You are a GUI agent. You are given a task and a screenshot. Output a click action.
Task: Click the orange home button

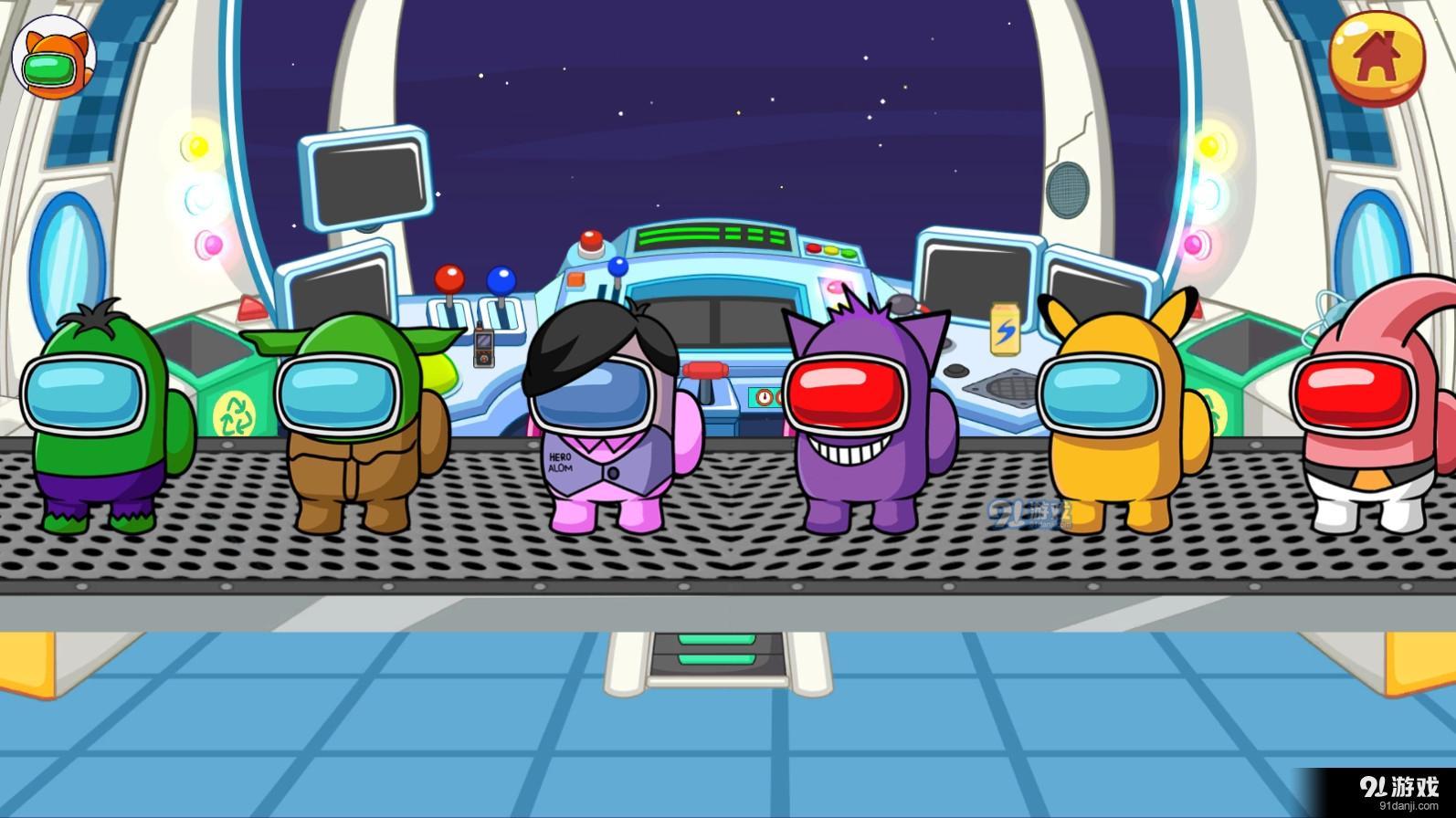pos(1377,58)
